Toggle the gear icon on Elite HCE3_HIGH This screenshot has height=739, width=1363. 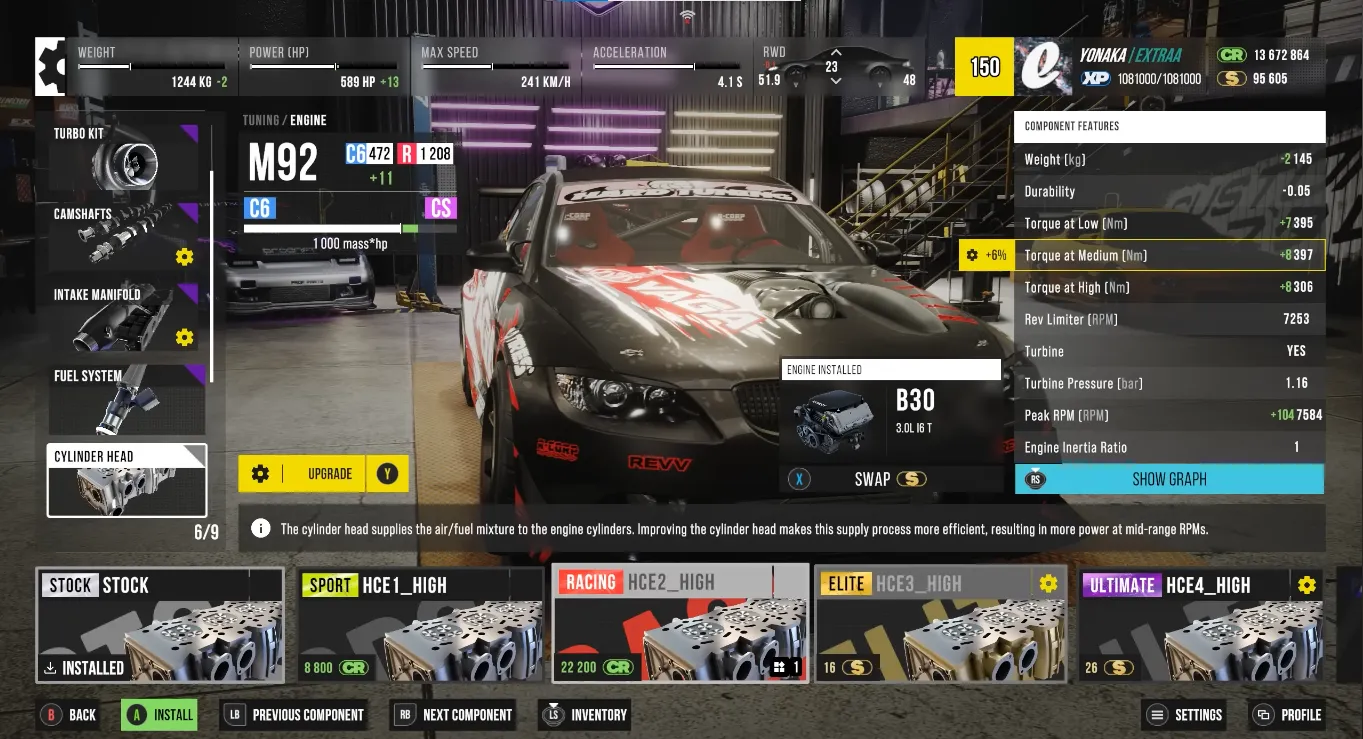coord(1047,583)
